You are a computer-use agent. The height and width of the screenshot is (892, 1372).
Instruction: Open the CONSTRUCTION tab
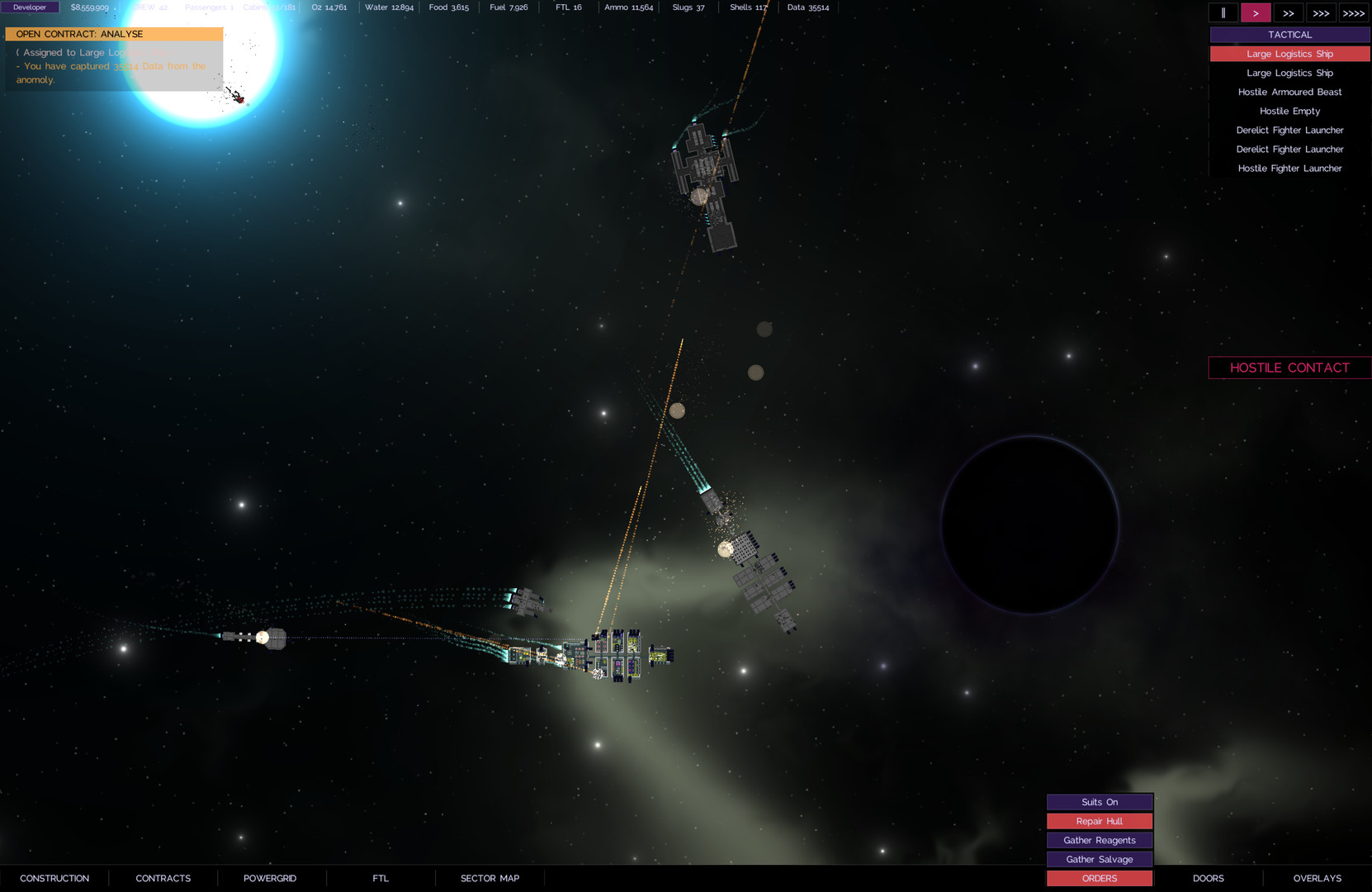click(54, 878)
